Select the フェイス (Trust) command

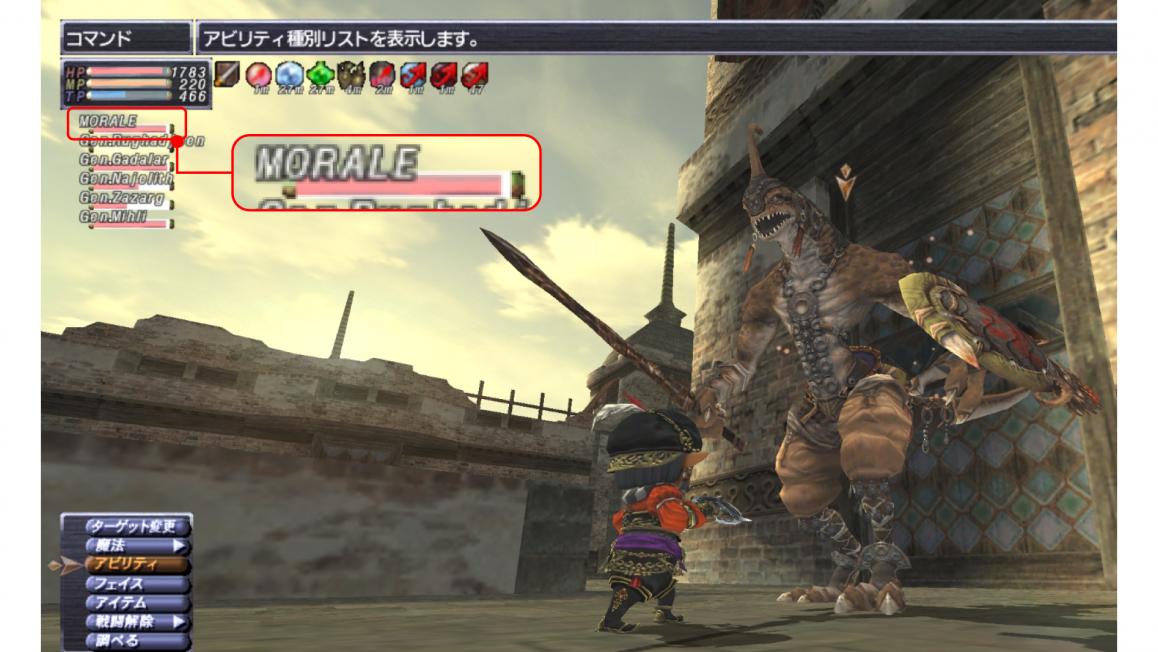pos(126,583)
